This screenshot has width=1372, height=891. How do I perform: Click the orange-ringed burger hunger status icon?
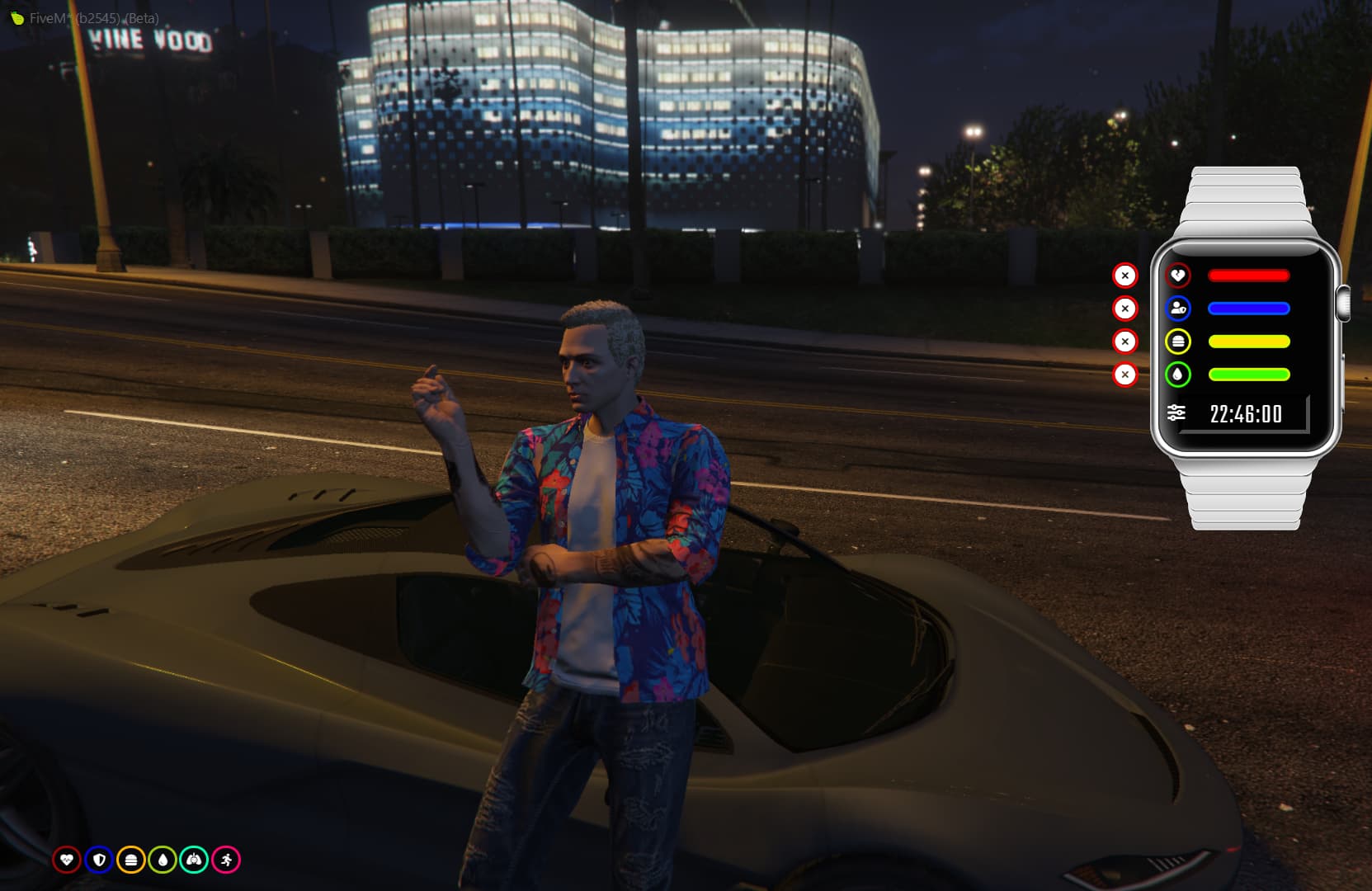coord(130,860)
